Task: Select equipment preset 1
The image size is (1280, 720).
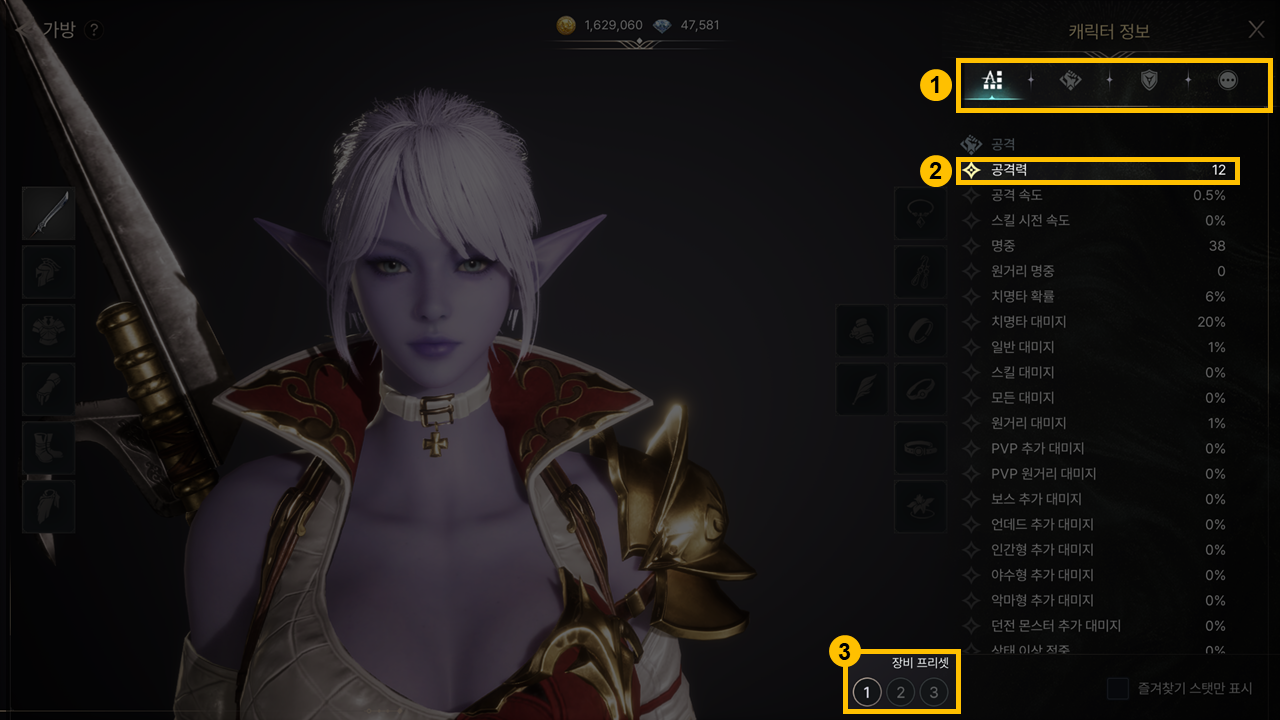Action: (867, 691)
